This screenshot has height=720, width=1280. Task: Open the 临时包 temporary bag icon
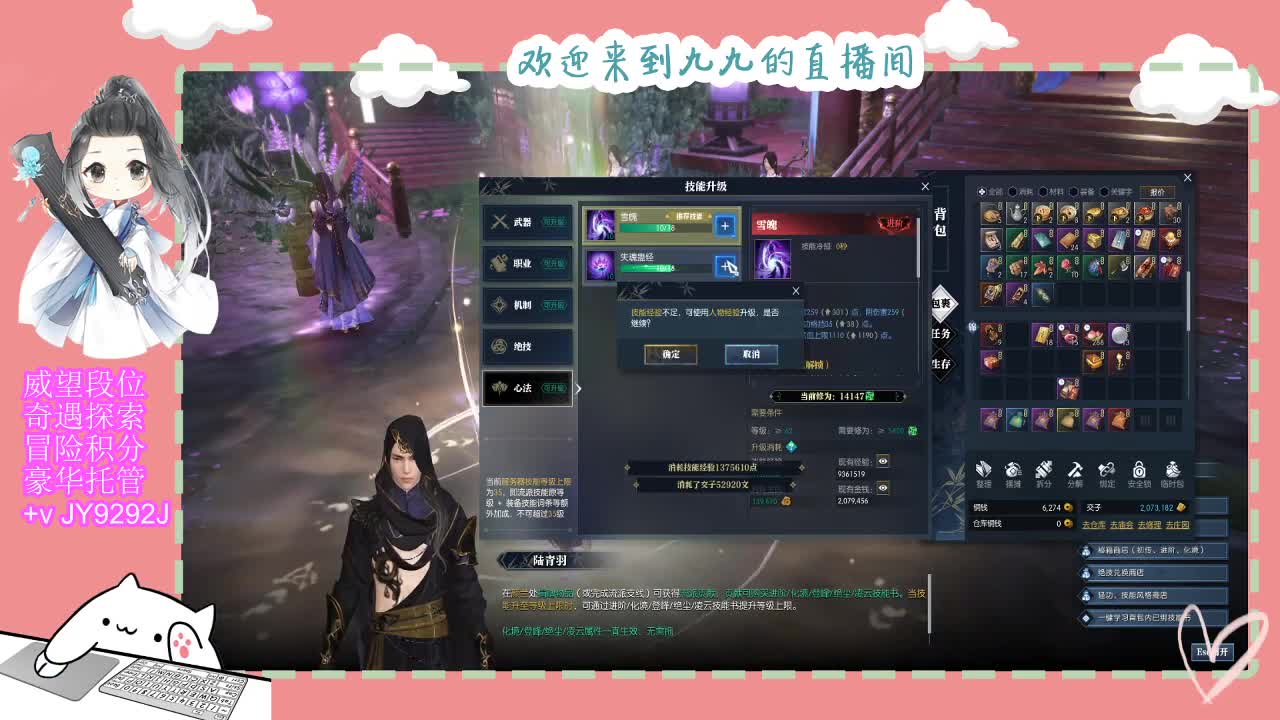coord(1173,470)
